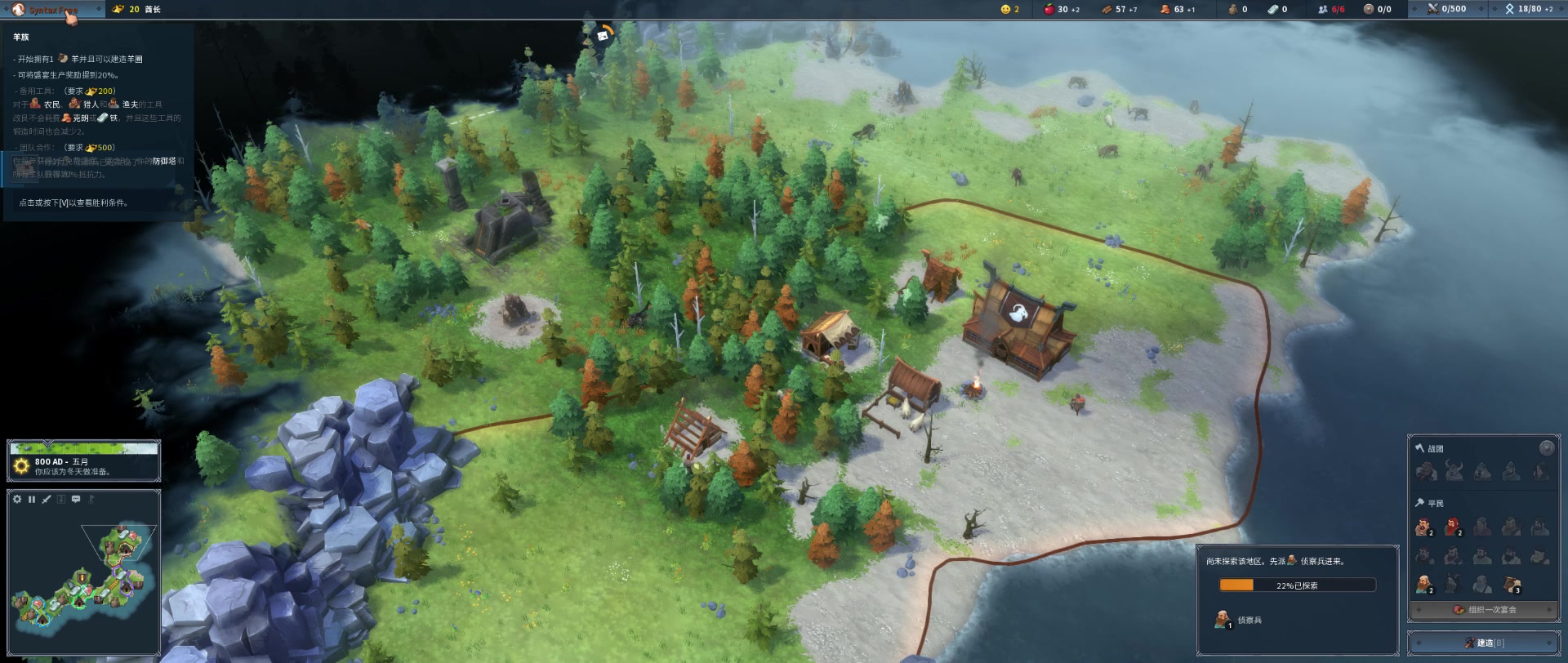Click the victory conditions hint text (点击或按下)
Image resolution: width=1568 pixels, height=663 pixels.
pos(73,202)
